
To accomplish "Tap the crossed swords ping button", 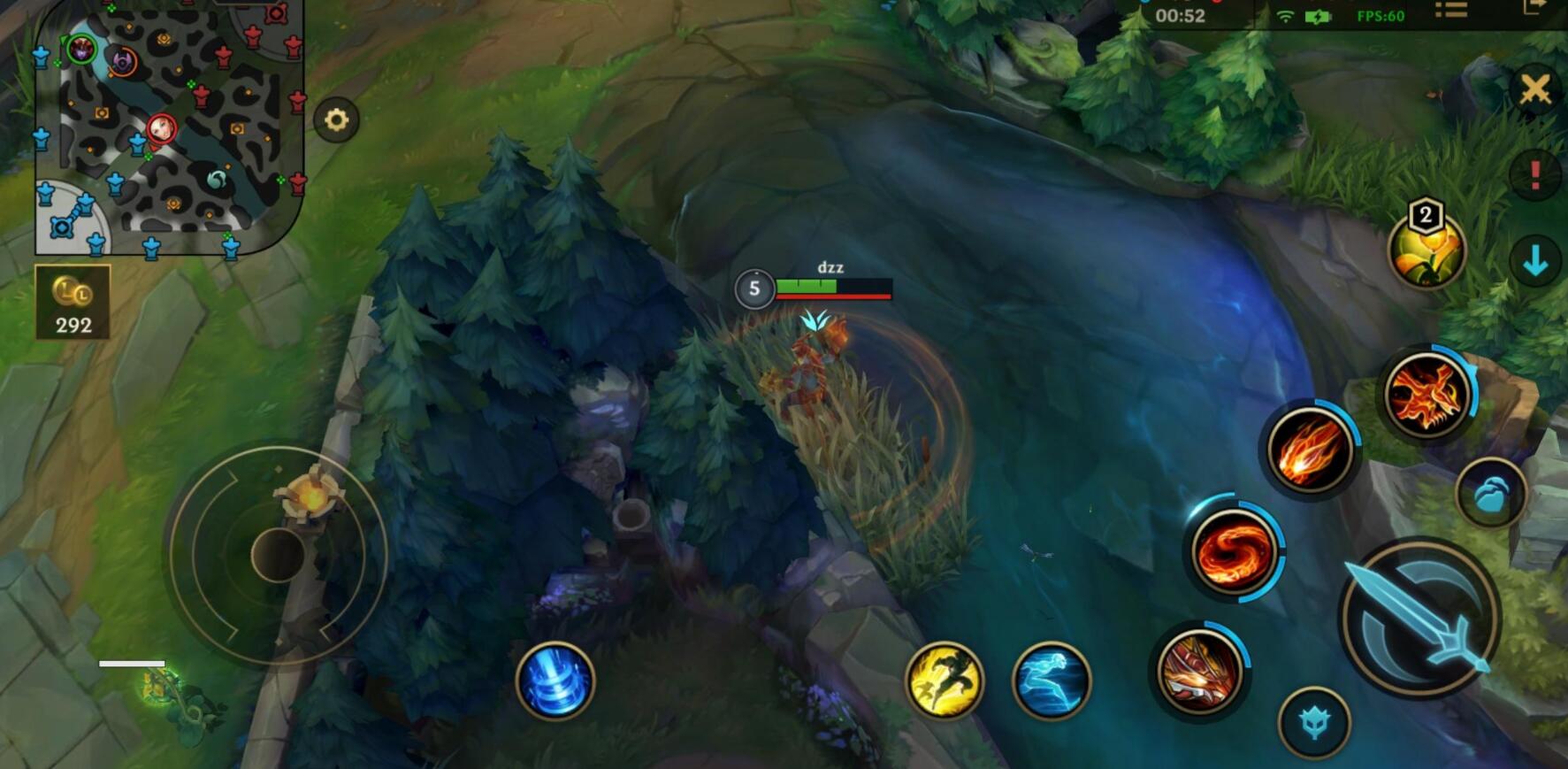I will coord(1535,89).
